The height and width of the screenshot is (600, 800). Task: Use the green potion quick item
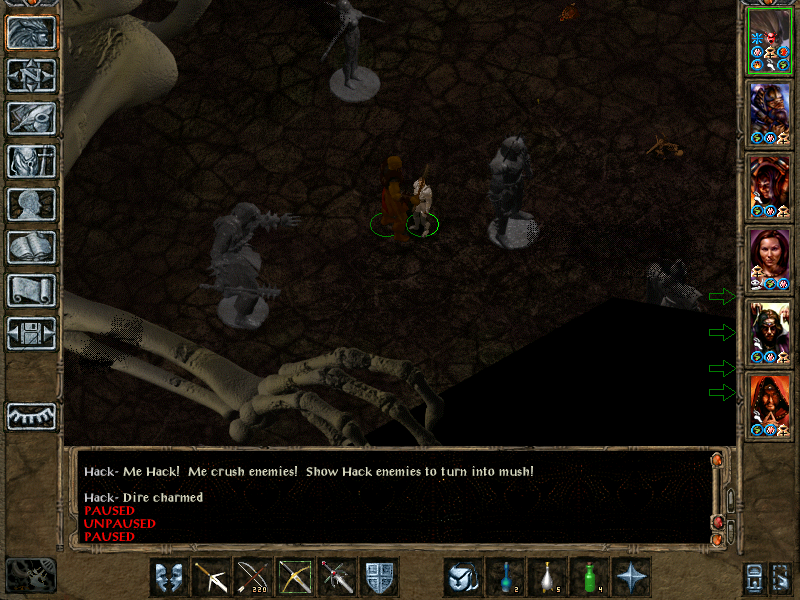pos(589,577)
